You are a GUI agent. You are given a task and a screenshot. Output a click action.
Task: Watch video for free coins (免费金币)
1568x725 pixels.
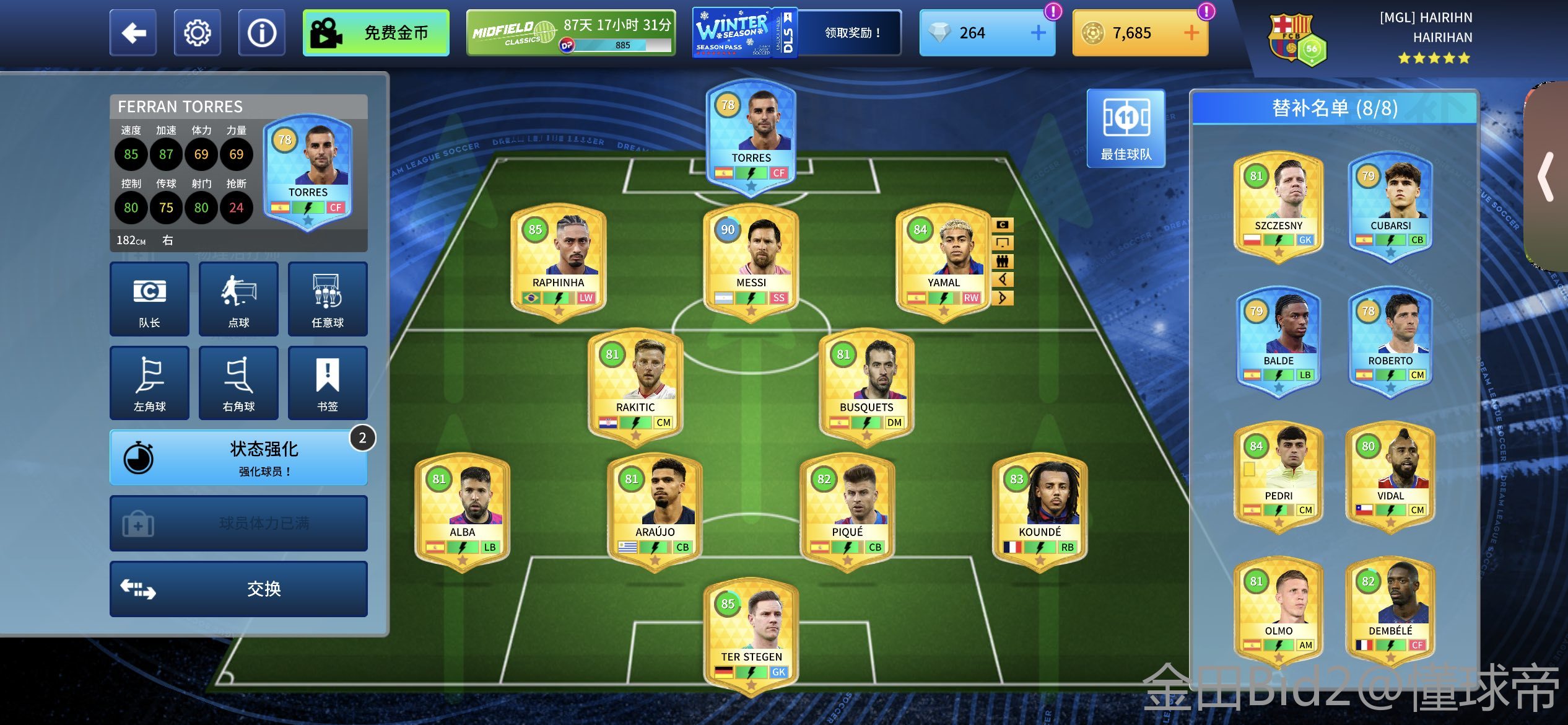pos(376,33)
